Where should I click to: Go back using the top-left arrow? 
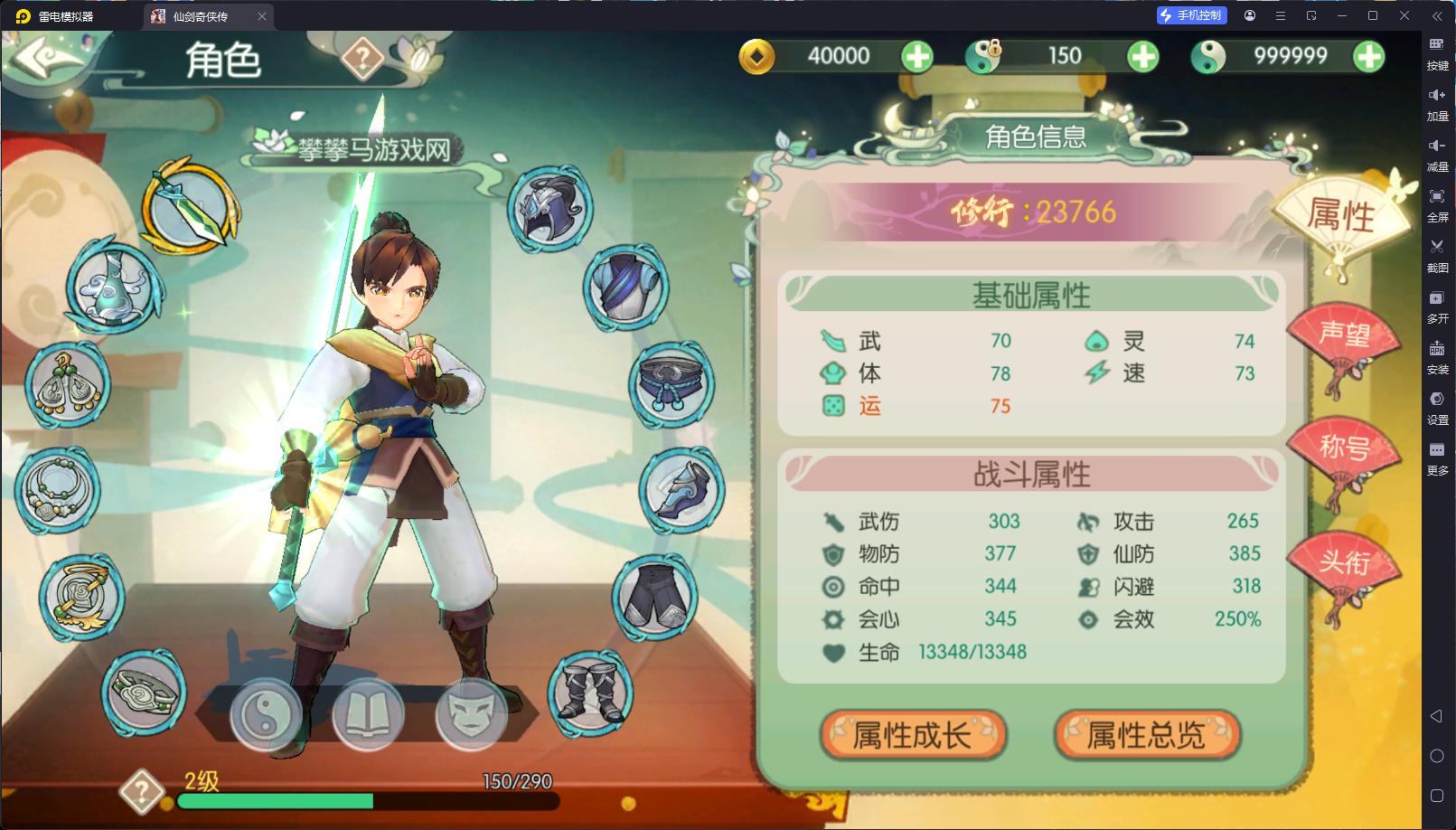point(45,60)
